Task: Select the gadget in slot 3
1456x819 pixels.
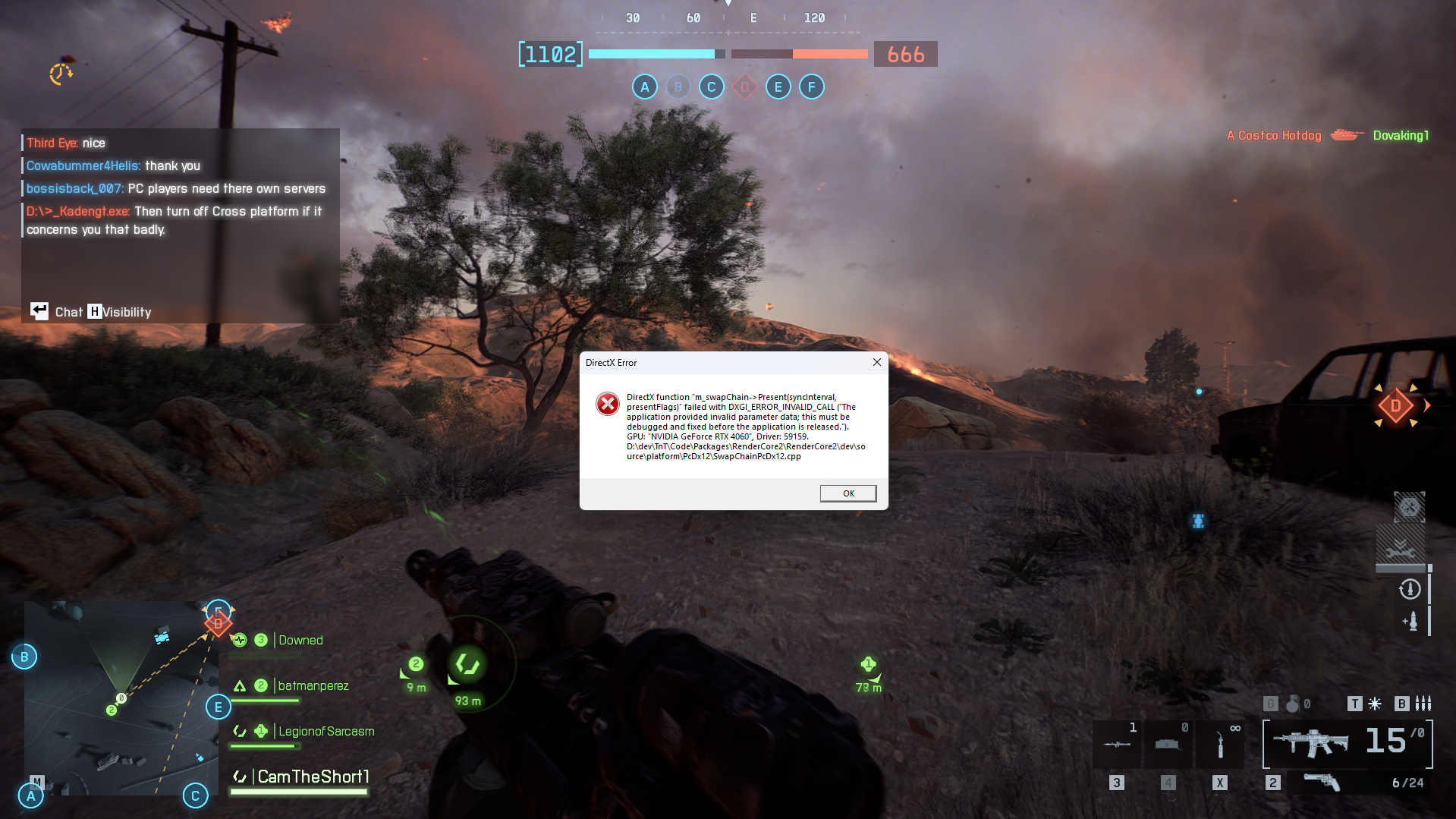Action: [x=1116, y=744]
